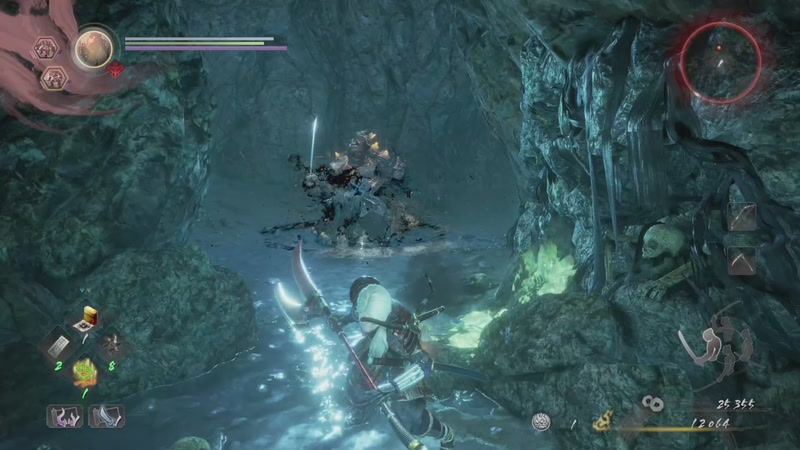Activate the upper hexagonal yokai ability
Viewport: 800px width, 450px height.
[x=46, y=47]
